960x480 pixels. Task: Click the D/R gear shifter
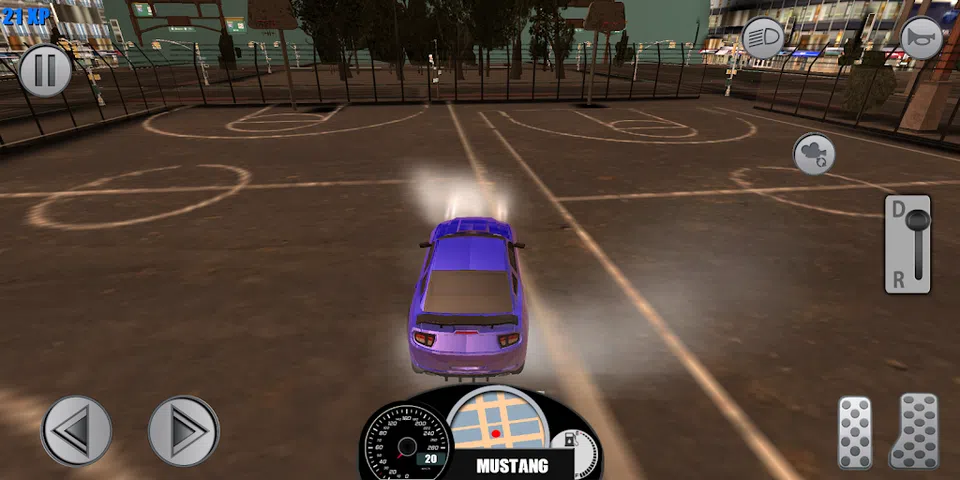[x=908, y=244]
